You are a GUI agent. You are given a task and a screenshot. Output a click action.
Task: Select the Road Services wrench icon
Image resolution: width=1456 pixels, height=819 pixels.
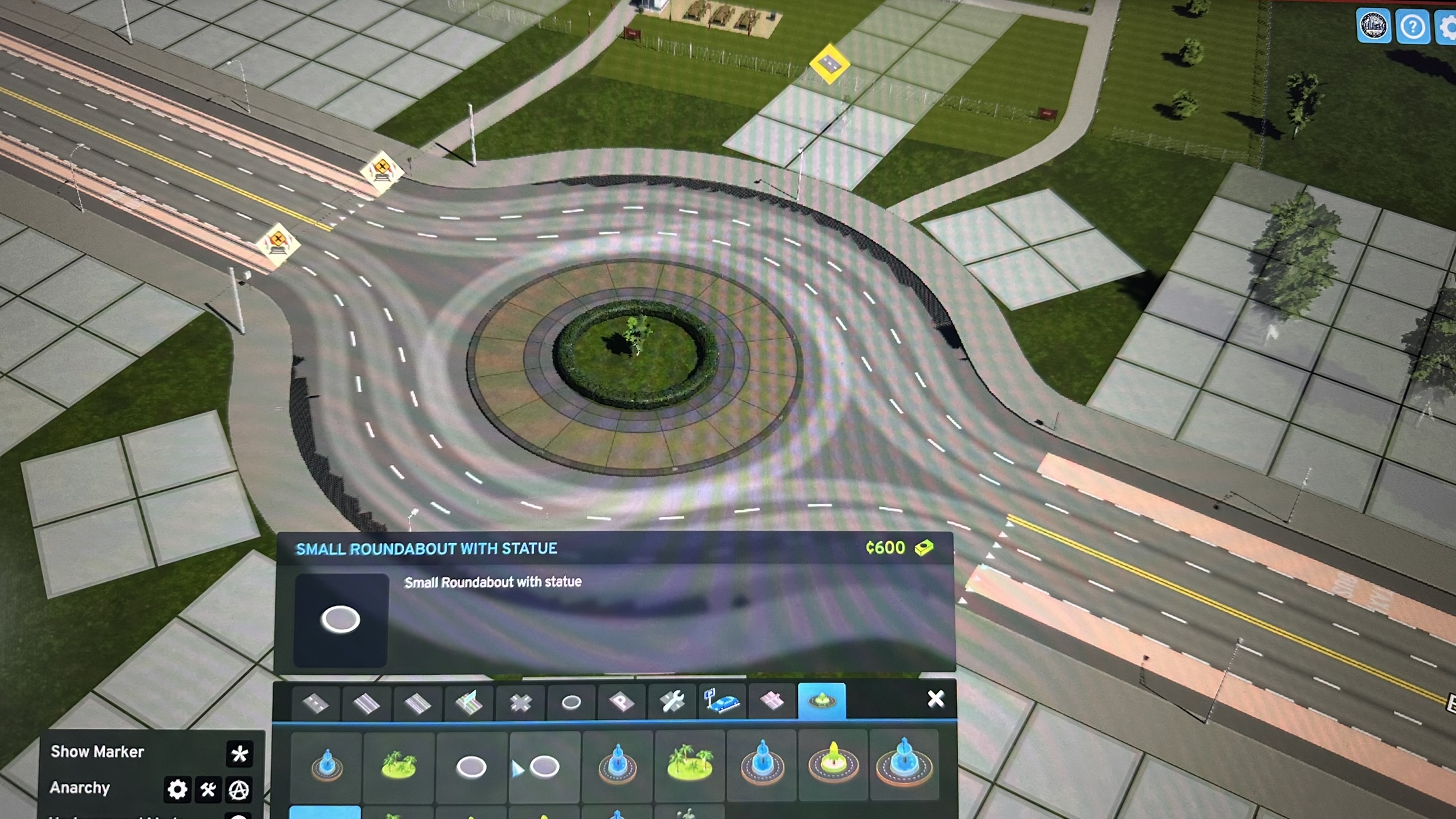[x=673, y=702]
